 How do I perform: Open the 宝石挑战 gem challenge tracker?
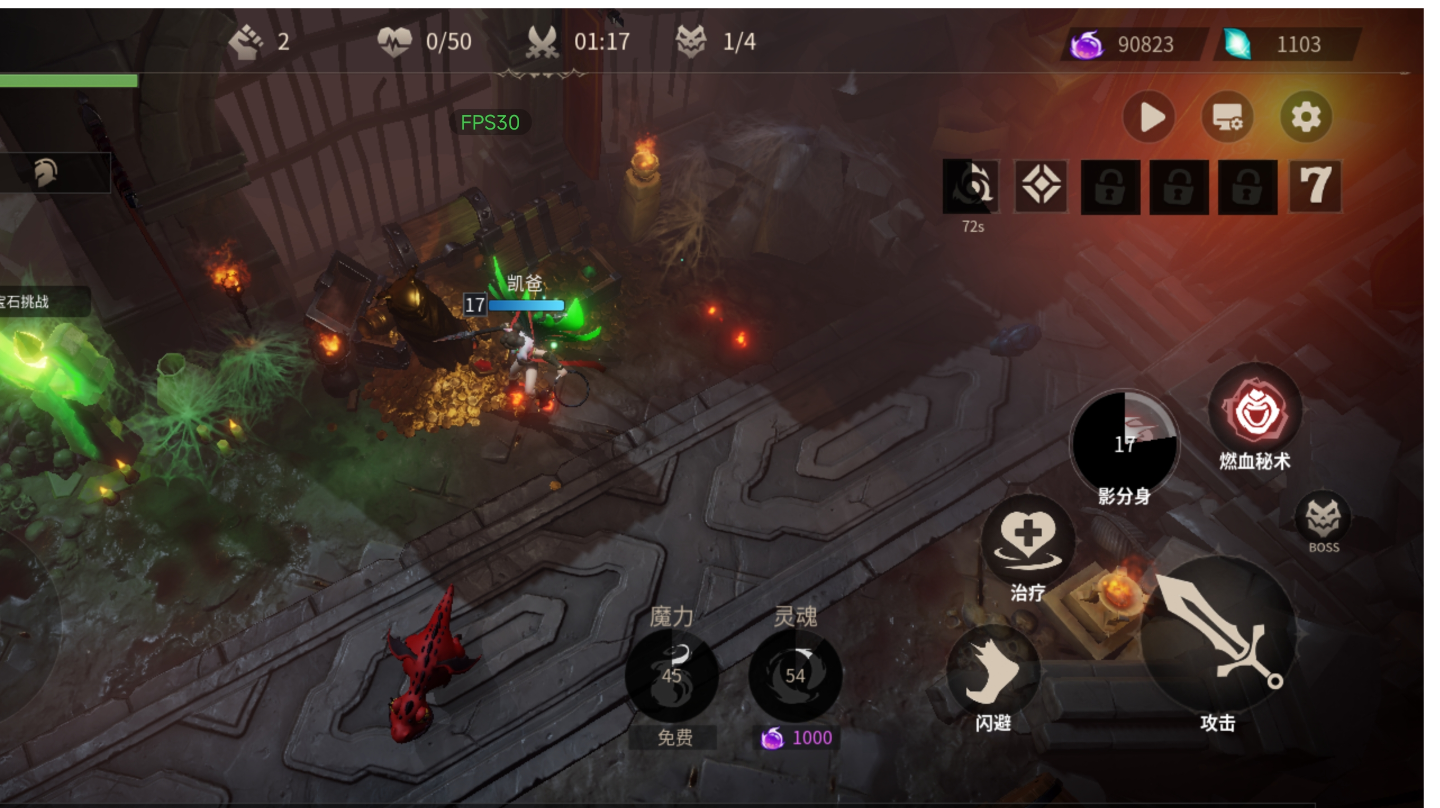coord(40,301)
